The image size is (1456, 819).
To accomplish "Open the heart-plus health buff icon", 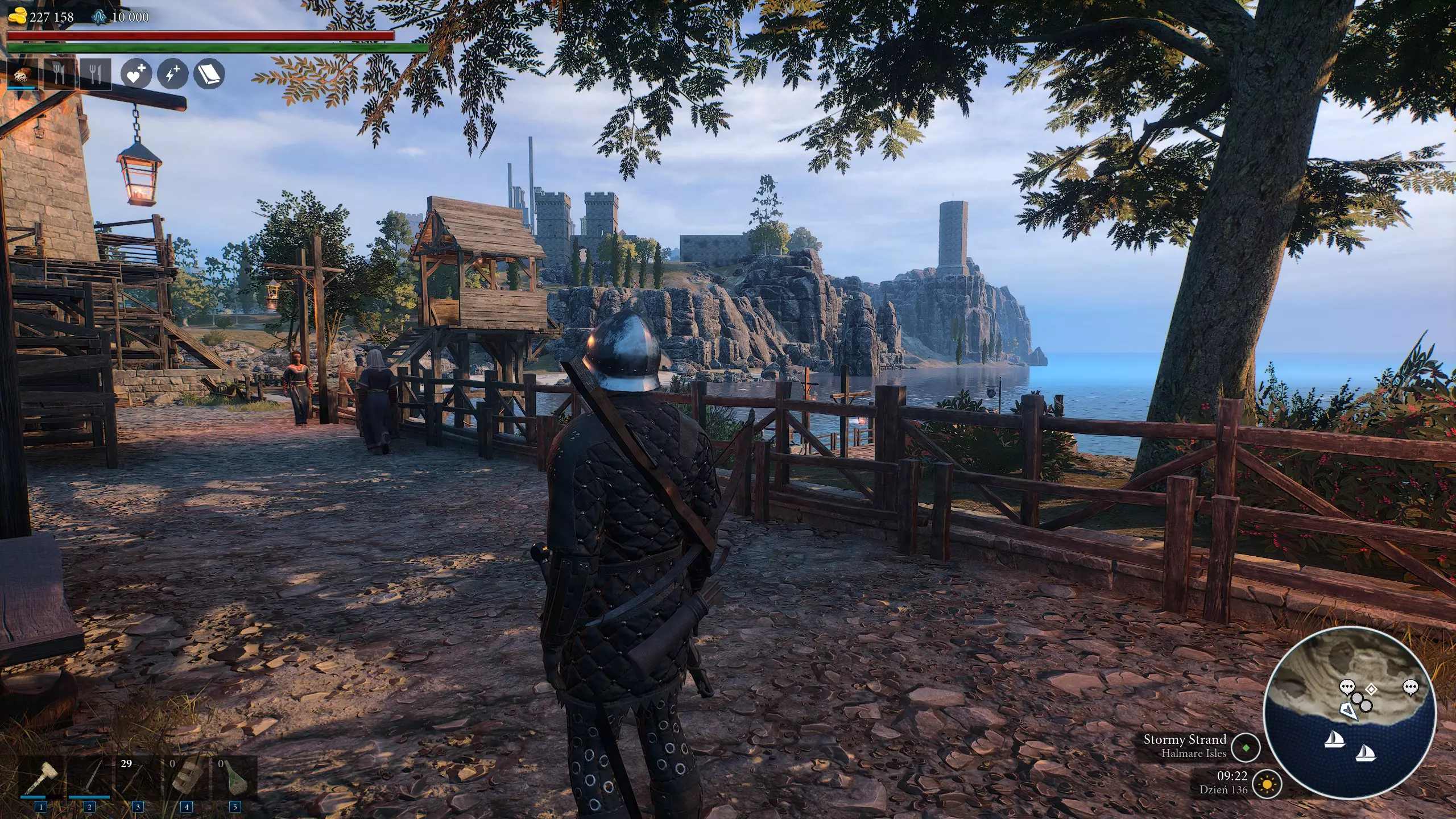I will (136, 74).
